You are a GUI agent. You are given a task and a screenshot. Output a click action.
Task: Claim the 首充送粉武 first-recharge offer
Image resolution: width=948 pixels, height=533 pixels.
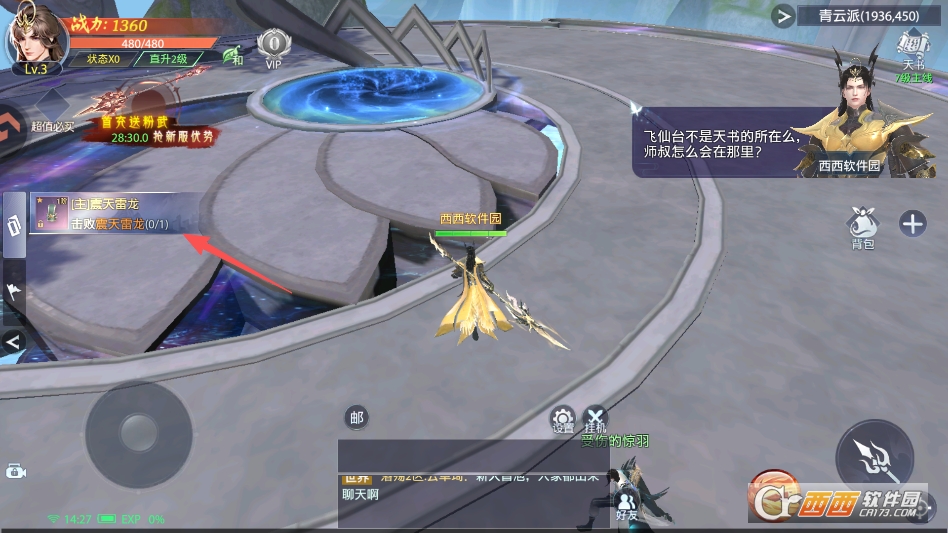pos(148,122)
